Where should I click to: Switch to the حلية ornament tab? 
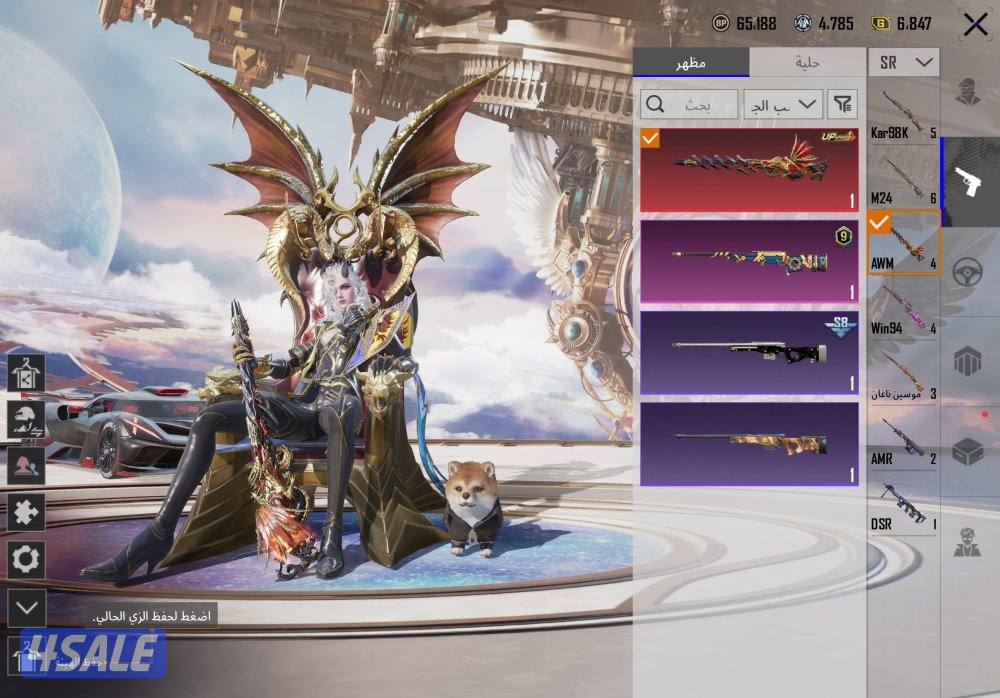point(807,63)
